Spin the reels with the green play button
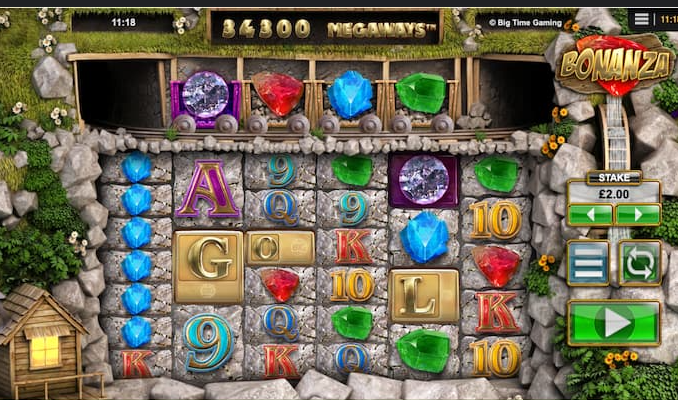Image resolution: width=678 pixels, height=400 pixels. tap(613, 323)
